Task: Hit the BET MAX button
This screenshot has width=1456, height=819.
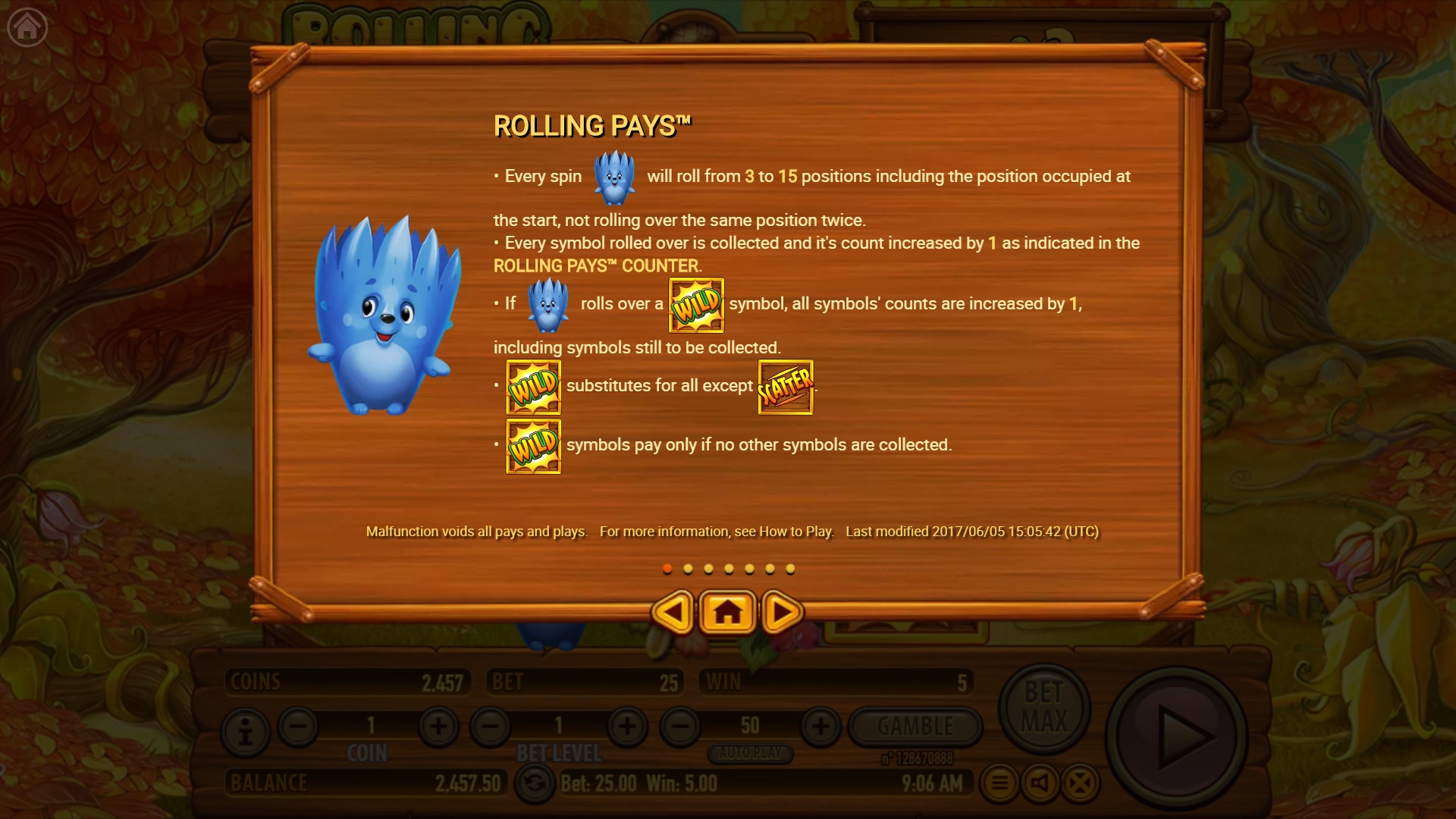Action: tap(1044, 707)
